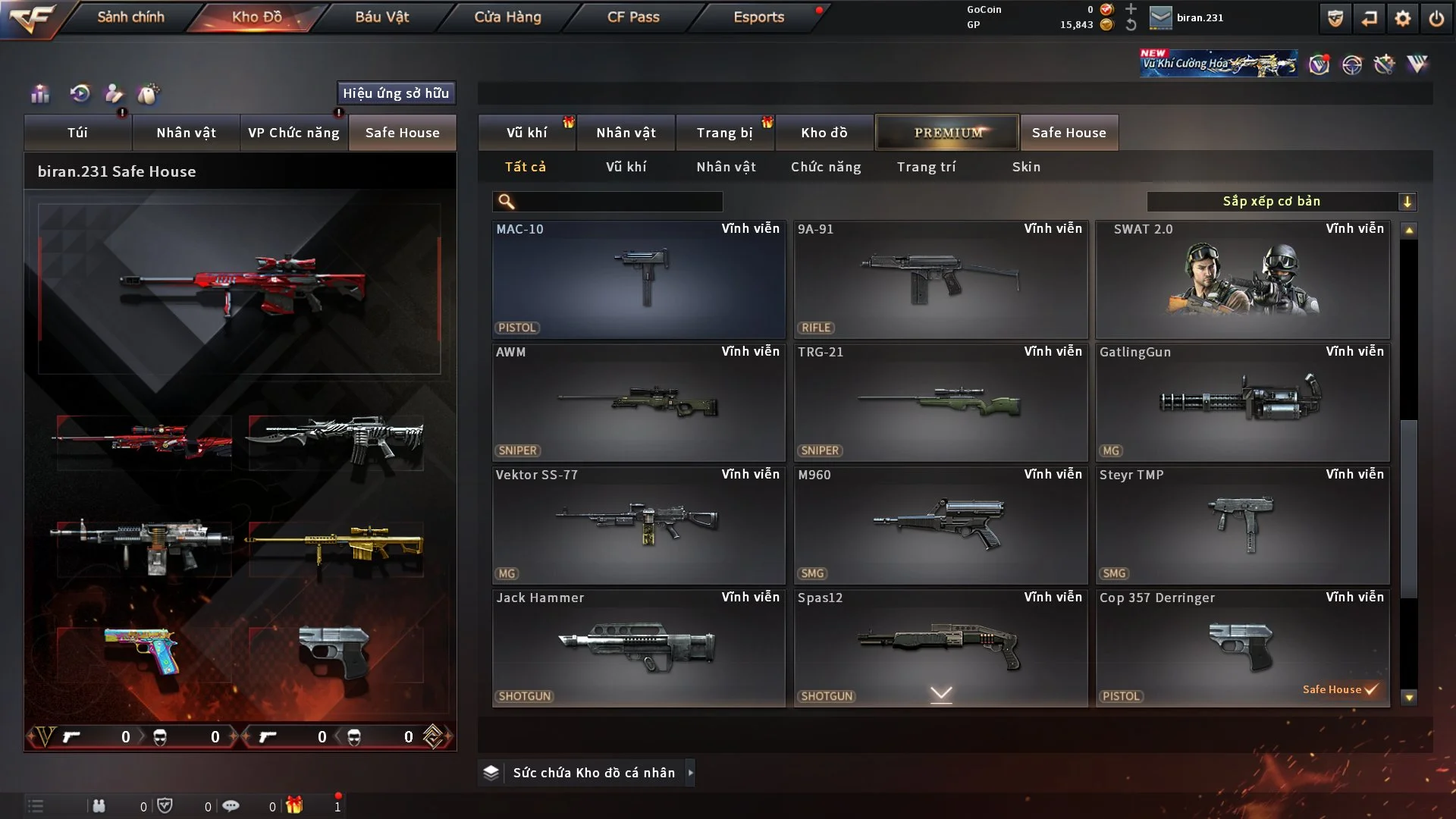This screenshot has width=1456, height=819.
Task: Open the CF Pass page
Action: 633,17
